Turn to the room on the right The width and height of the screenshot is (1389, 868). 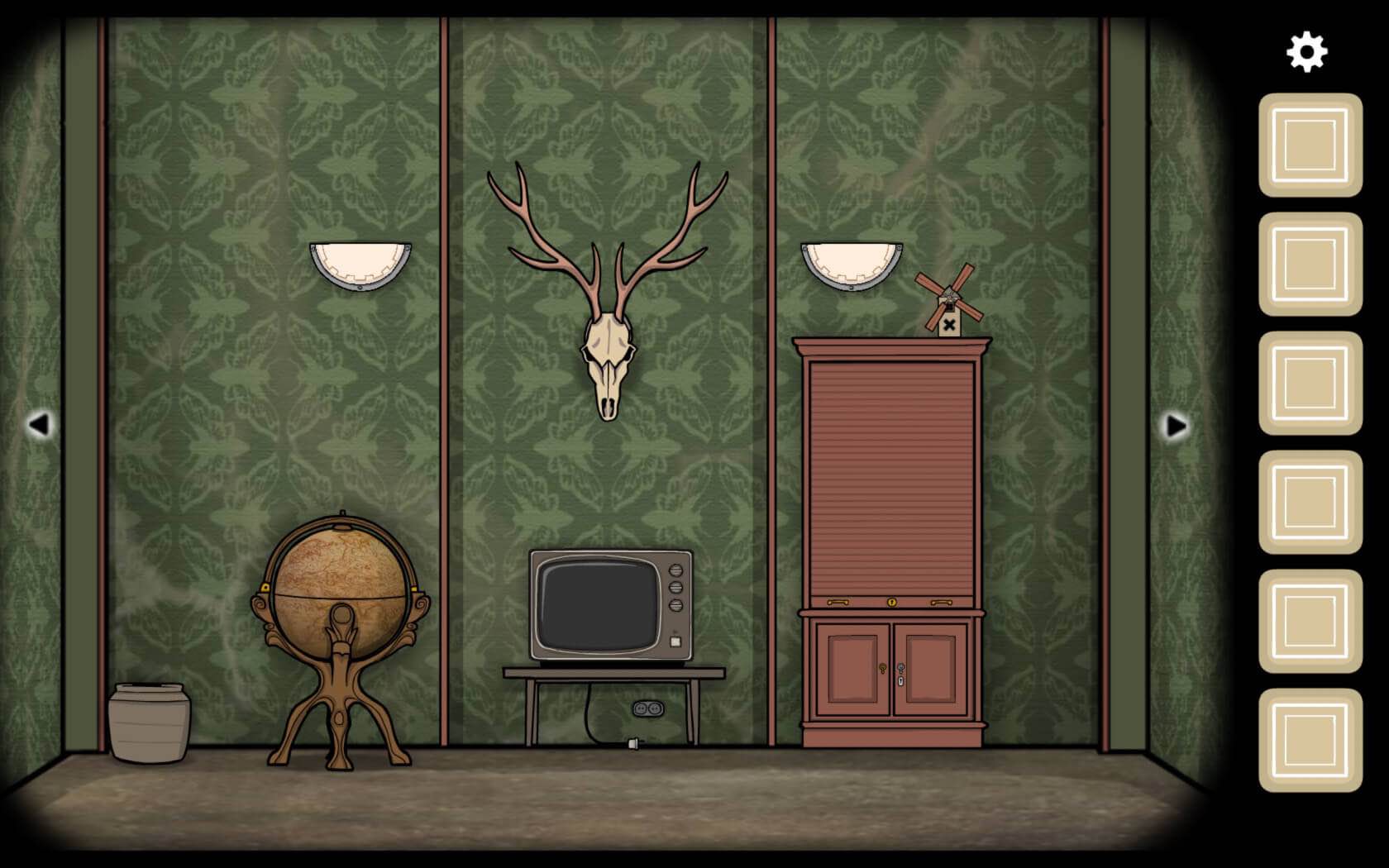(x=1175, y=426)
